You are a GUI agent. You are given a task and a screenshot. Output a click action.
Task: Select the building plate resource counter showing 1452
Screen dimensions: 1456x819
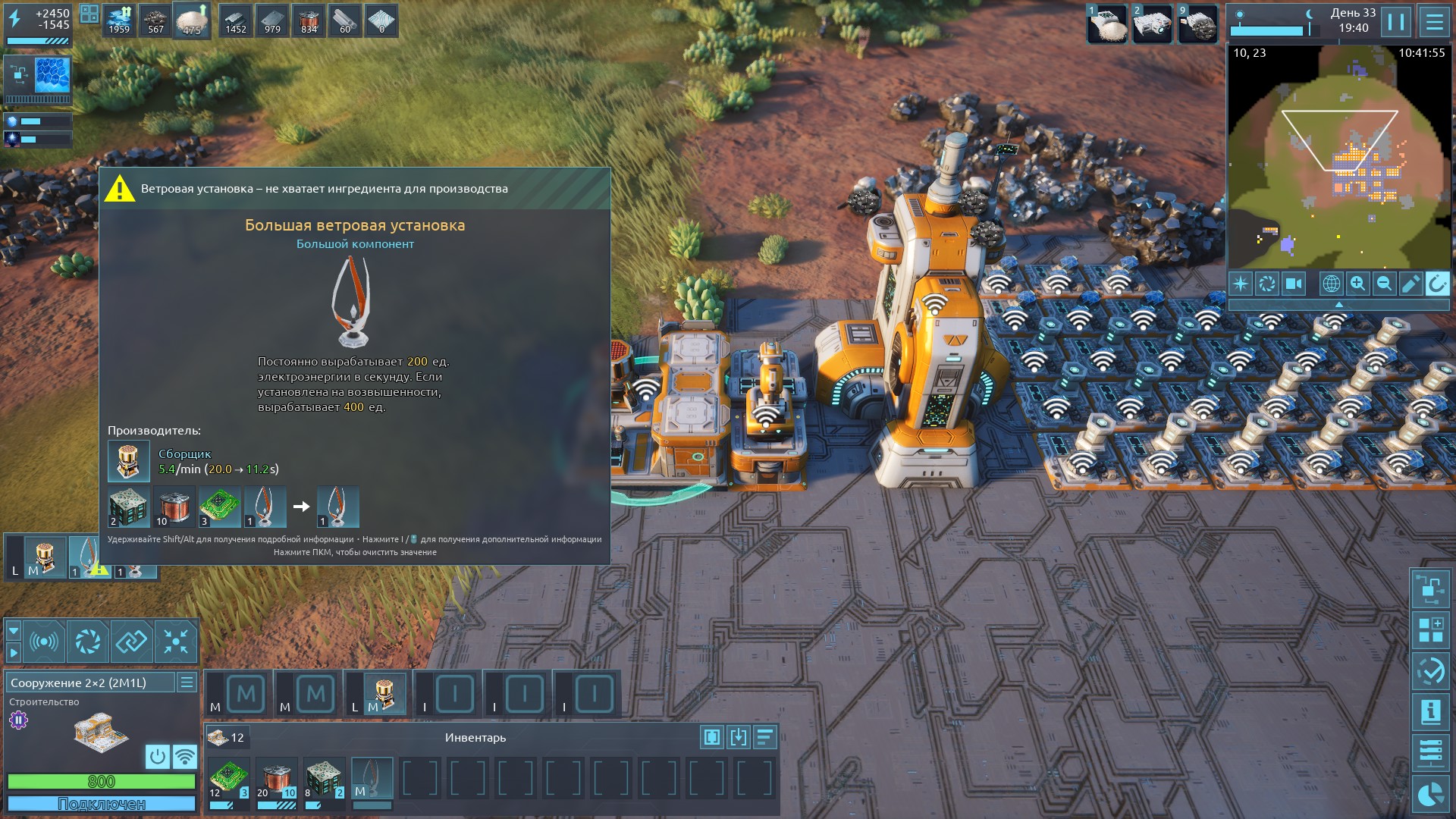(x=236, y=20)
